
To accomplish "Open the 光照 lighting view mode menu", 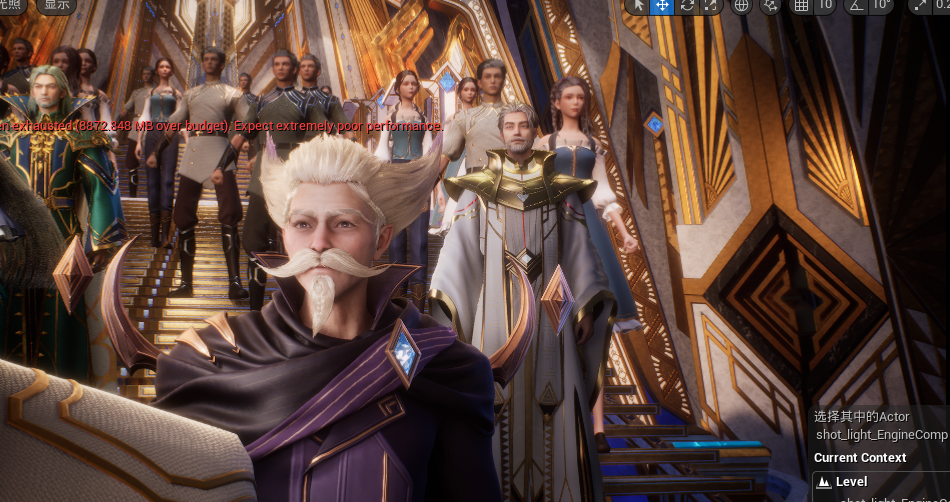I will [10, 4].
